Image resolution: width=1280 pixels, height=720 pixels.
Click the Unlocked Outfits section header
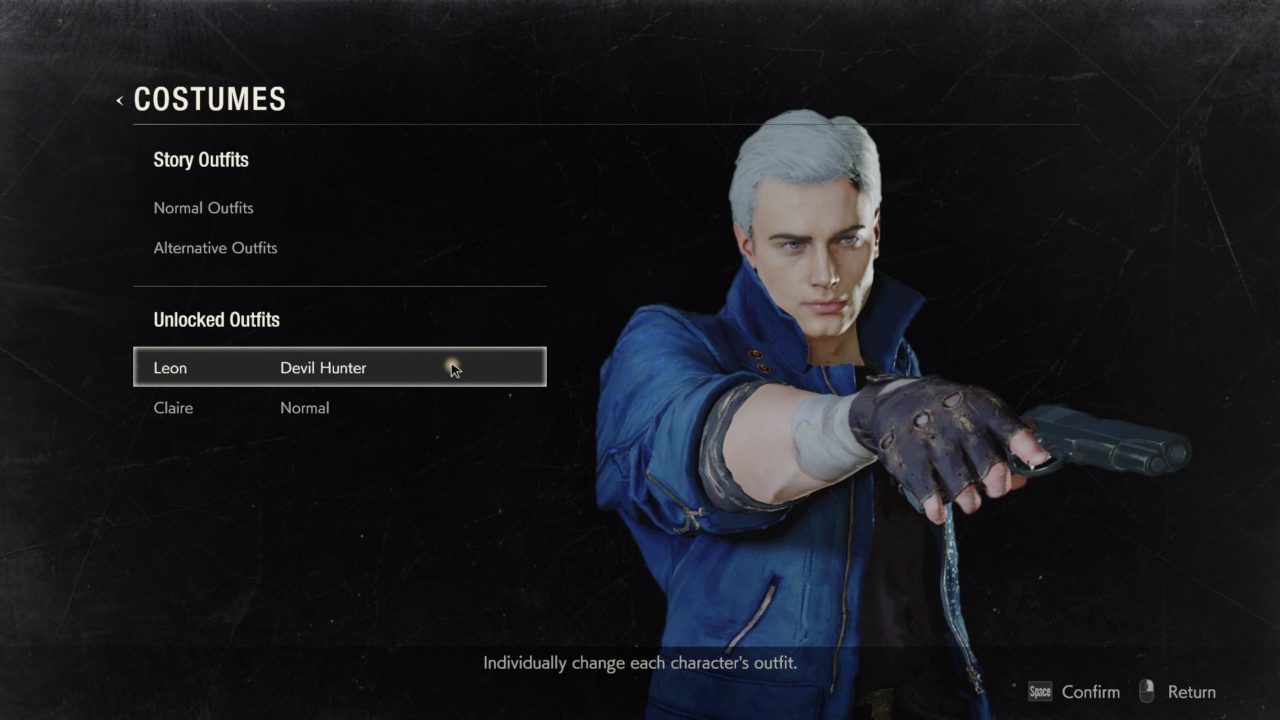pos(216,320)
